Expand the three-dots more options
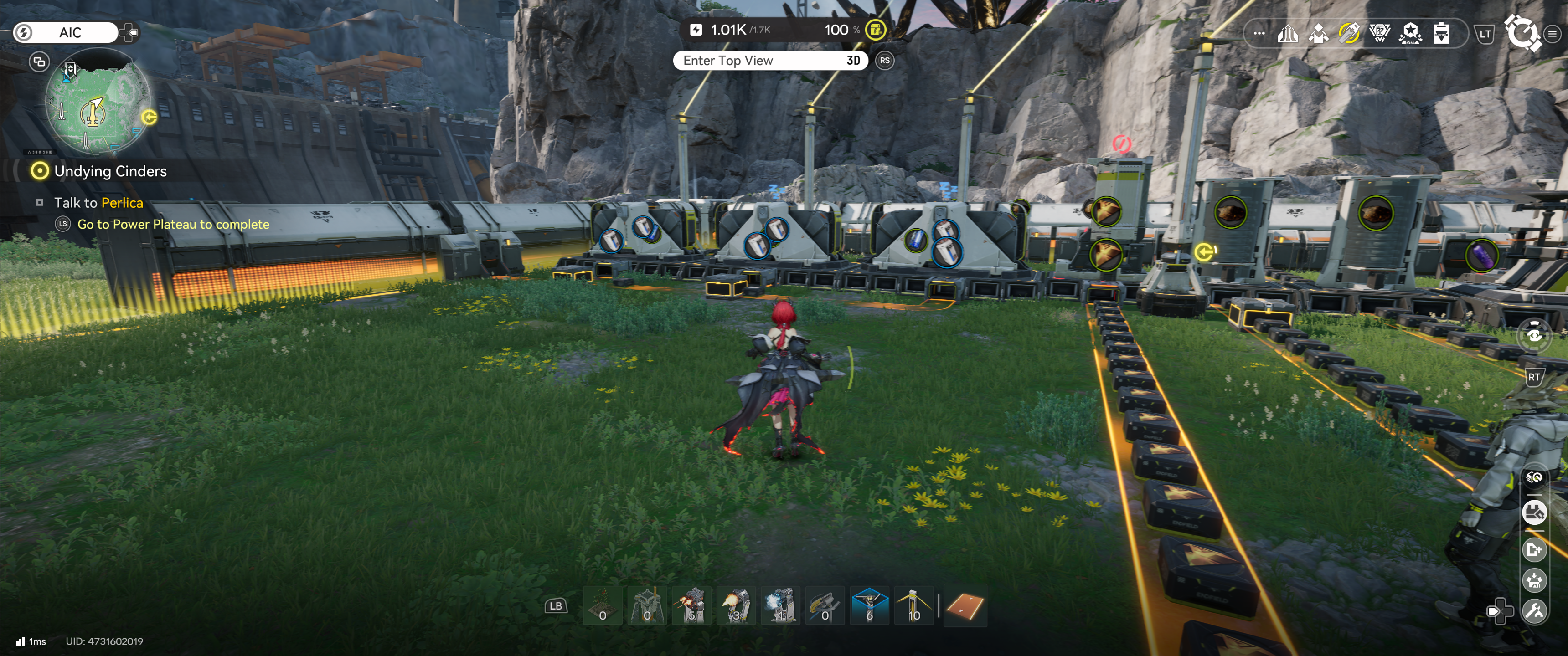Screen dimensions: 1568x656 [1259, 33]
